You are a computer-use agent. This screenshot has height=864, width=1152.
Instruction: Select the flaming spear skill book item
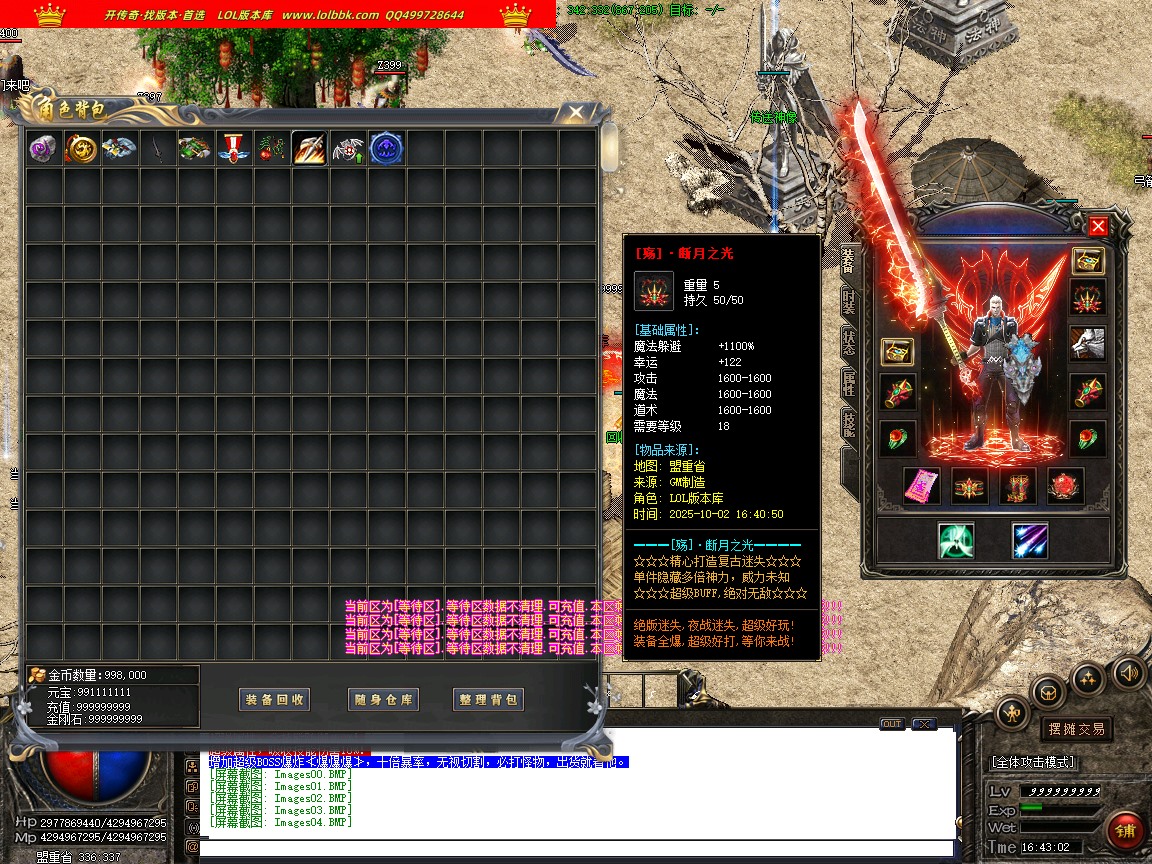click(x=309, y=149)
